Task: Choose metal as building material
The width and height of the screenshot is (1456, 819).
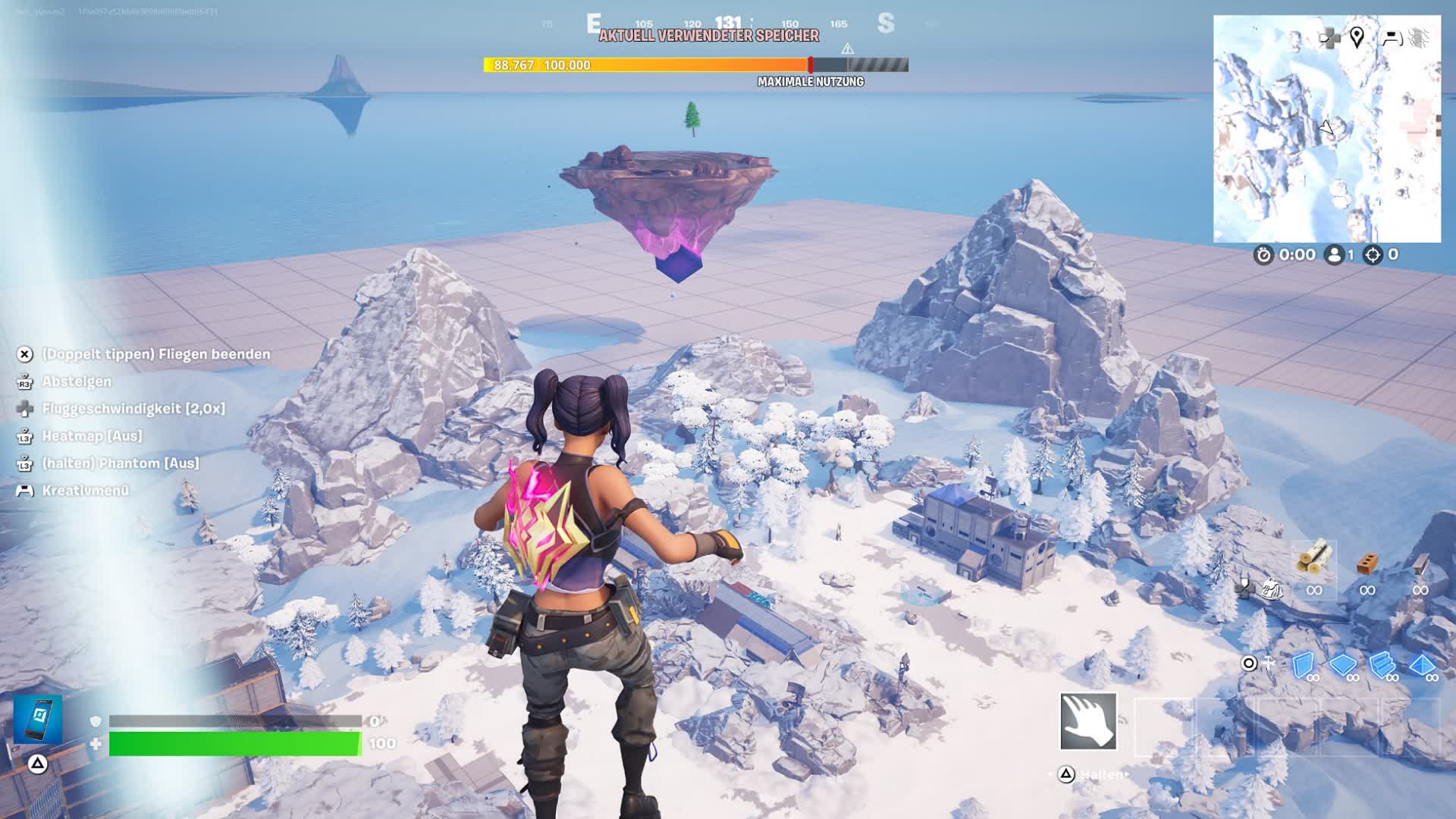Action: pos(1420,564)
